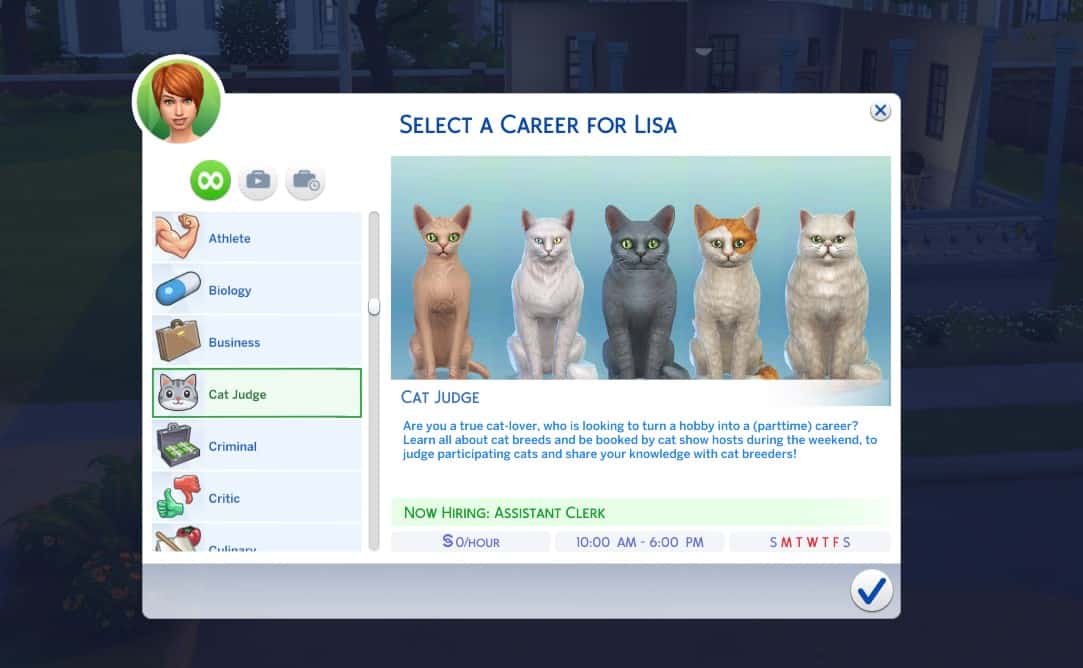
Task: Close the career selection dialog
Action: point(880,111)
